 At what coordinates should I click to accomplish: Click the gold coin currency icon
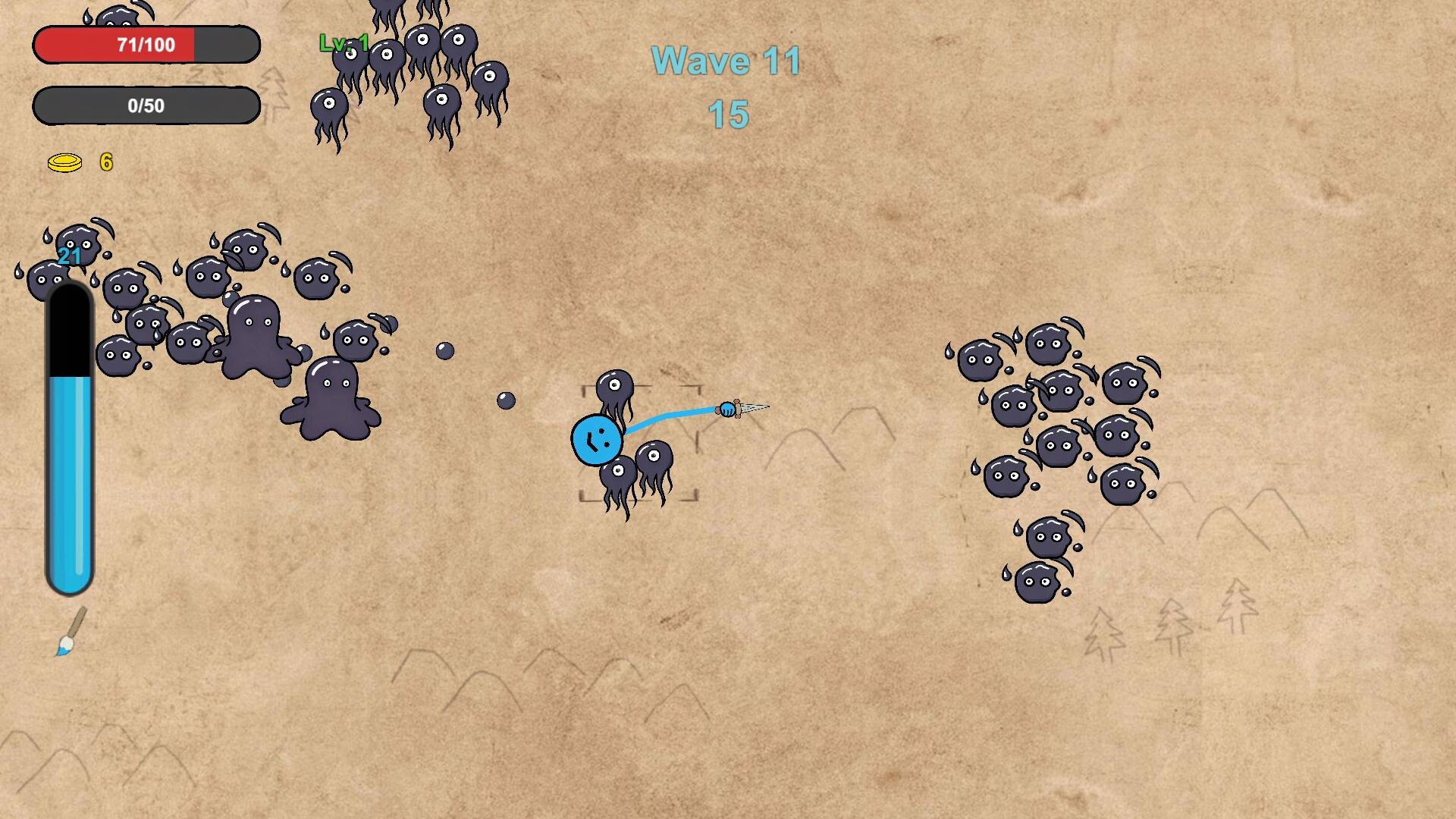coord(67,162)
